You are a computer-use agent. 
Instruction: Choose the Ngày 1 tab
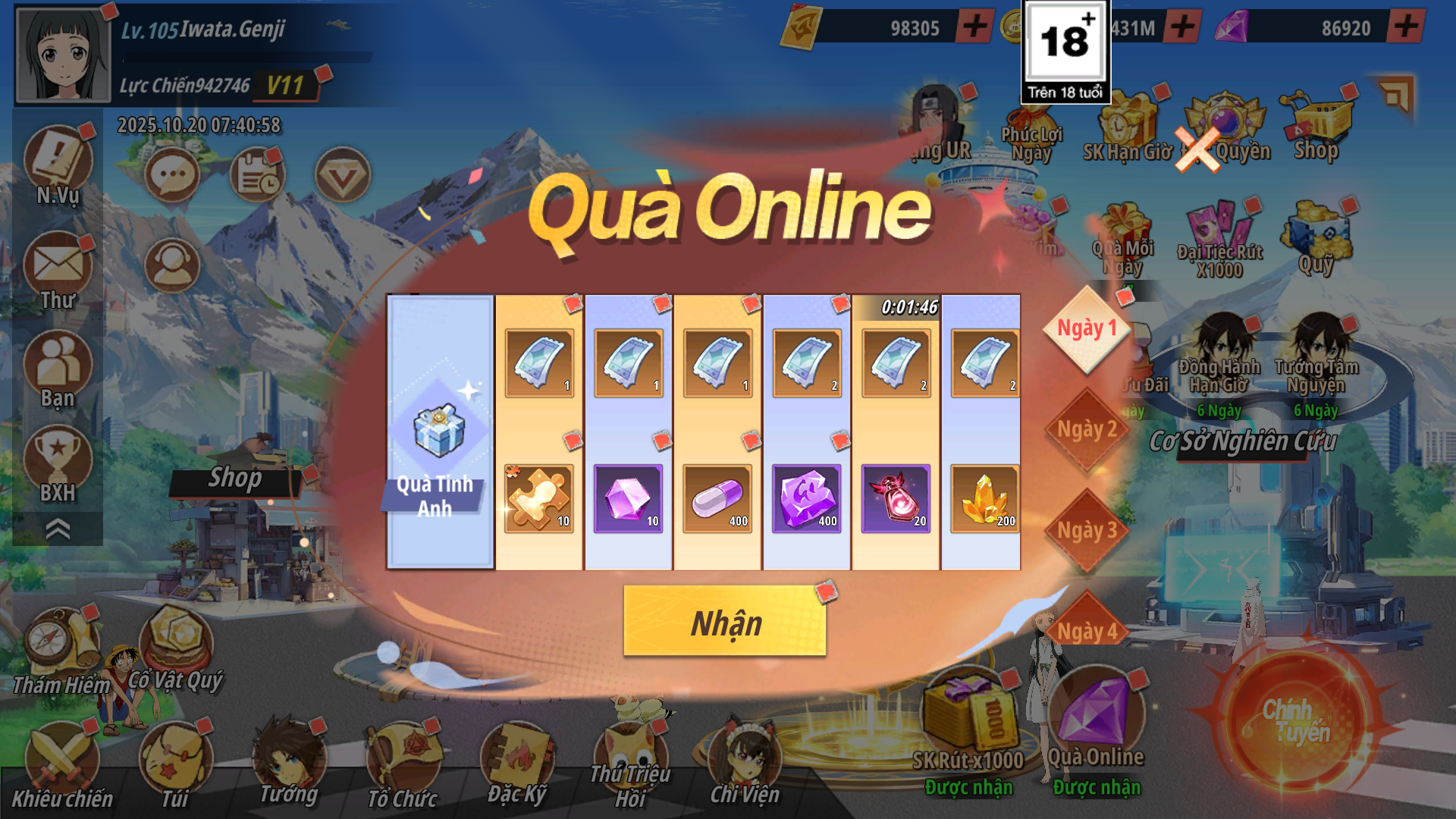(1087, 329)
